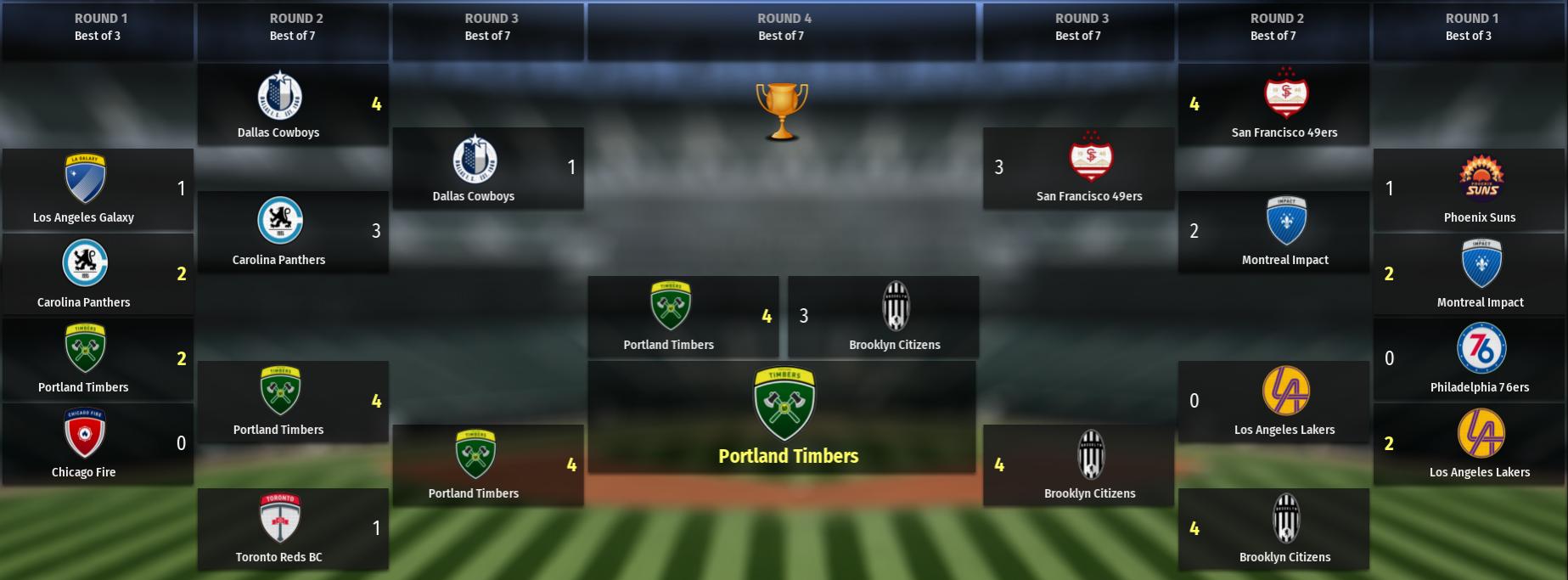Open Carolina Panthers' Round 1 series tile
Screen dimensions: 1568x580
98,274
